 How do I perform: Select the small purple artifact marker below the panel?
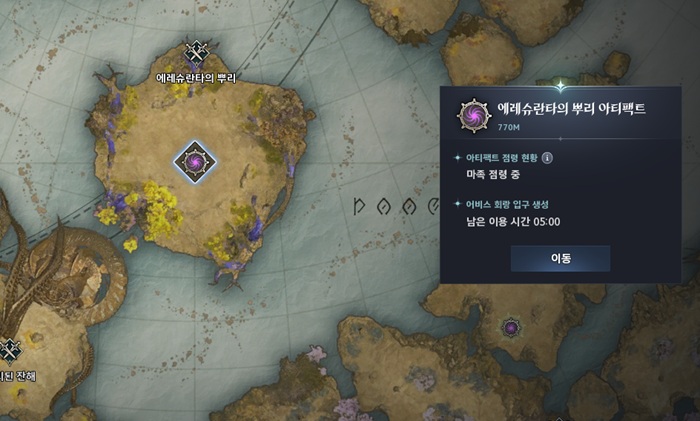(x=511, y=328)
